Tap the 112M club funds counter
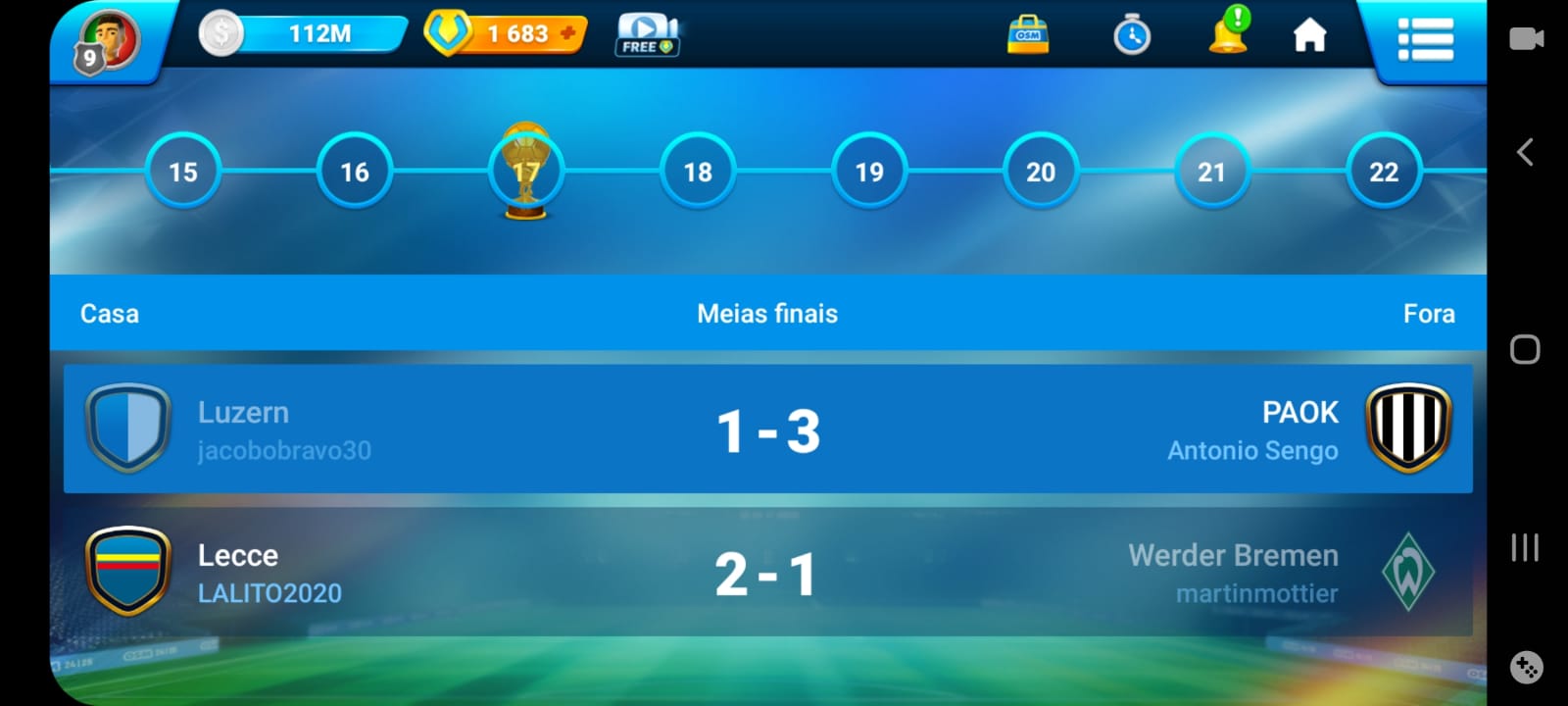 coord(306,34)
